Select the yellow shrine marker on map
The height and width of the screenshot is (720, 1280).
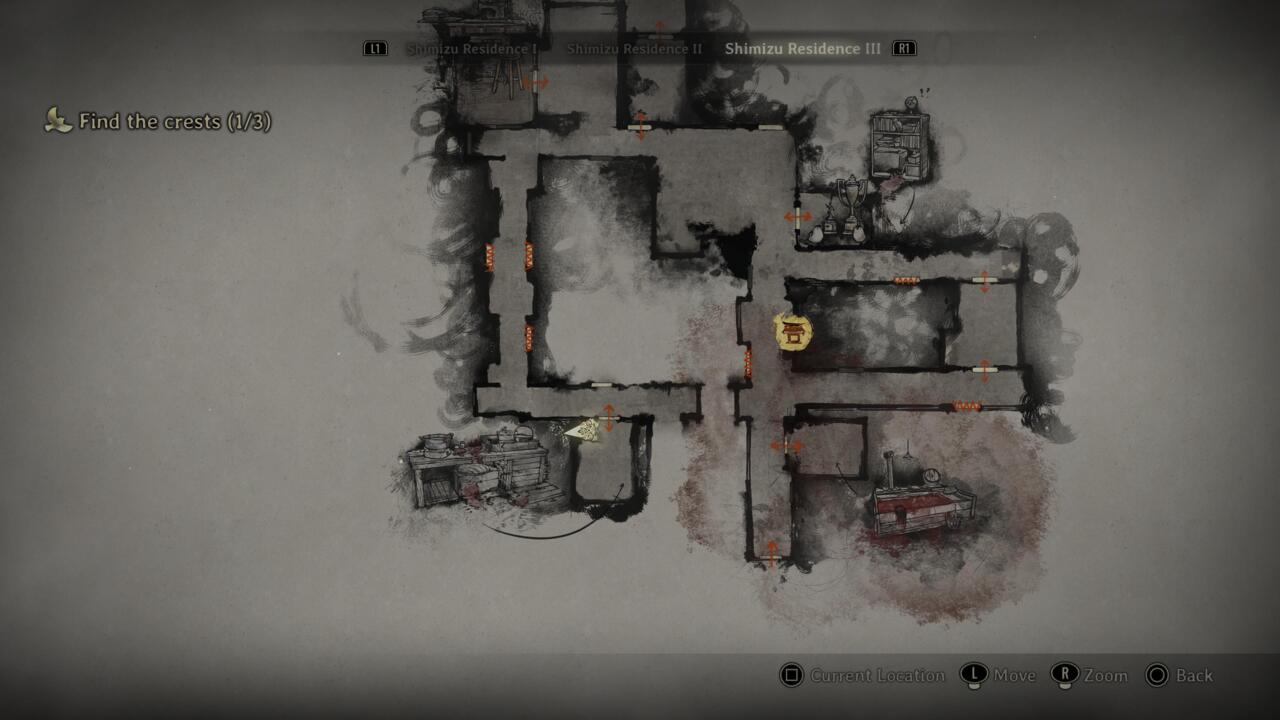pos(793,332)
